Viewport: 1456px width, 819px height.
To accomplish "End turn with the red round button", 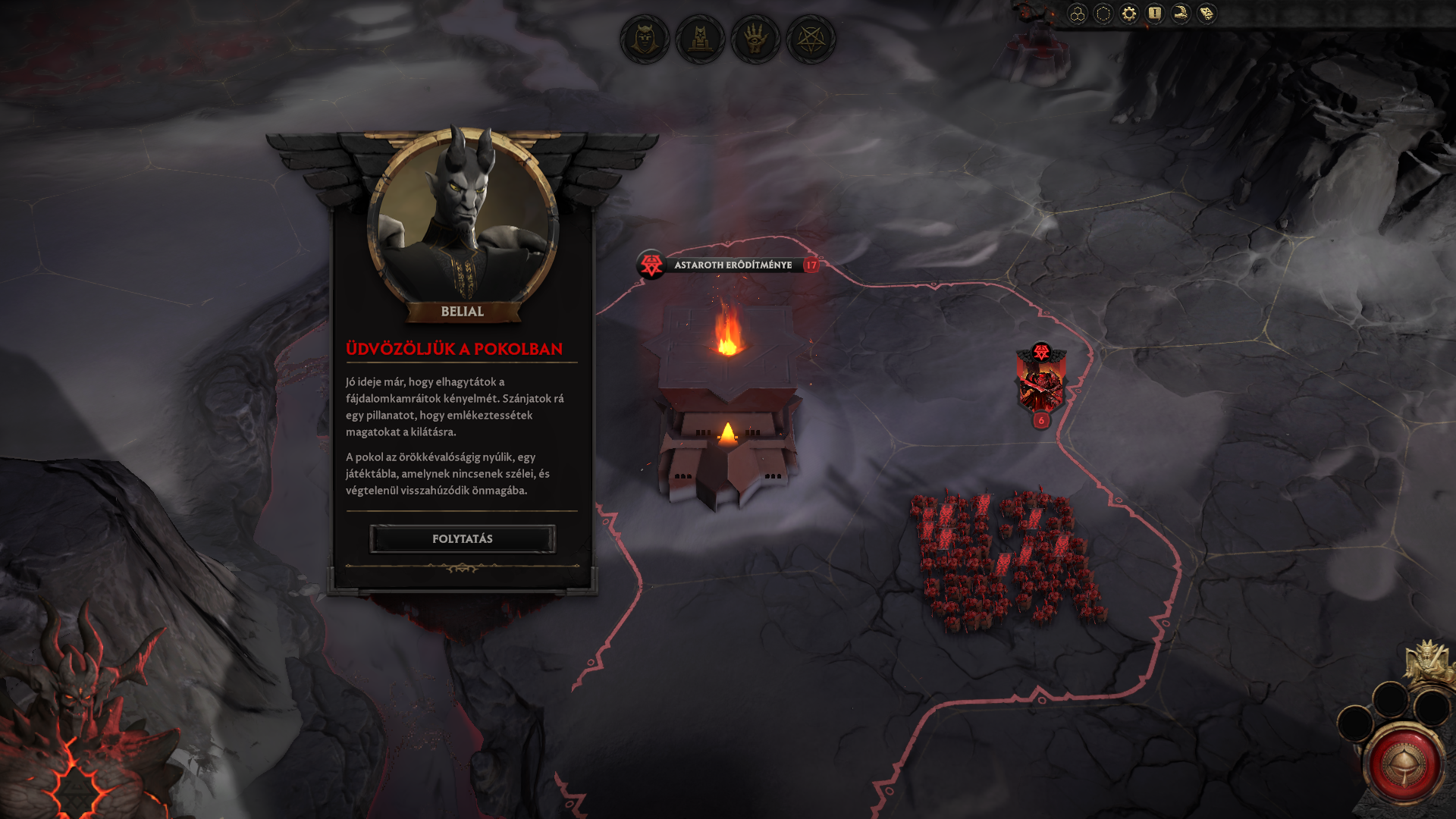I will (1404, 765).
